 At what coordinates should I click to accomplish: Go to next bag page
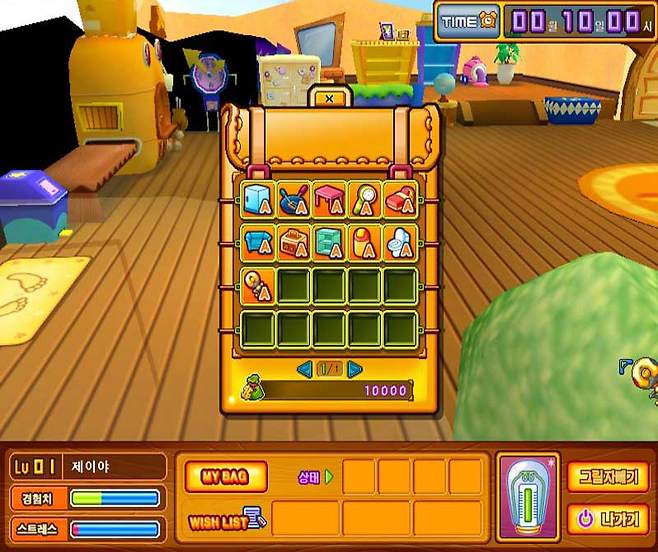(x=354, y=369)
